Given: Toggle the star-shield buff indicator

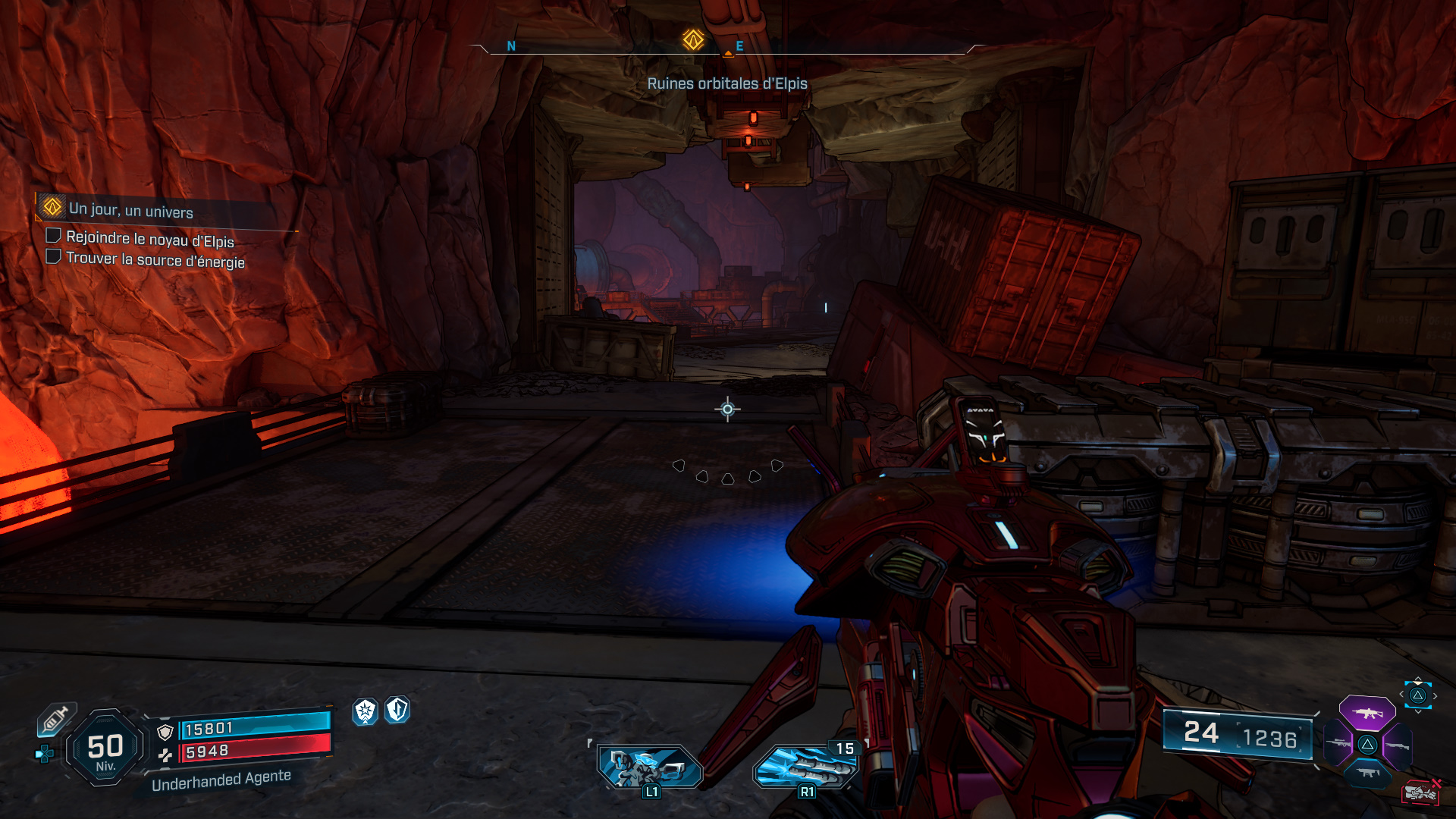Looking at the screenshot, I should tap(366, 711).
